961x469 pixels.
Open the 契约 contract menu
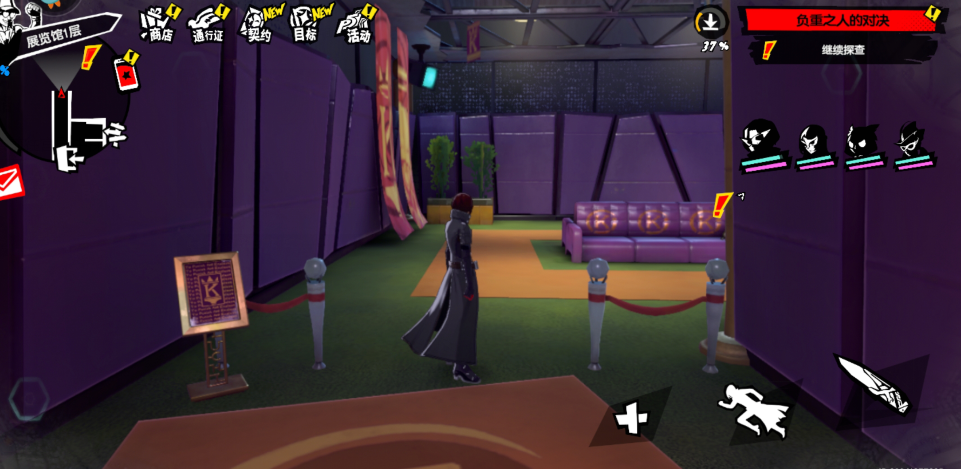tap(258, 24)
